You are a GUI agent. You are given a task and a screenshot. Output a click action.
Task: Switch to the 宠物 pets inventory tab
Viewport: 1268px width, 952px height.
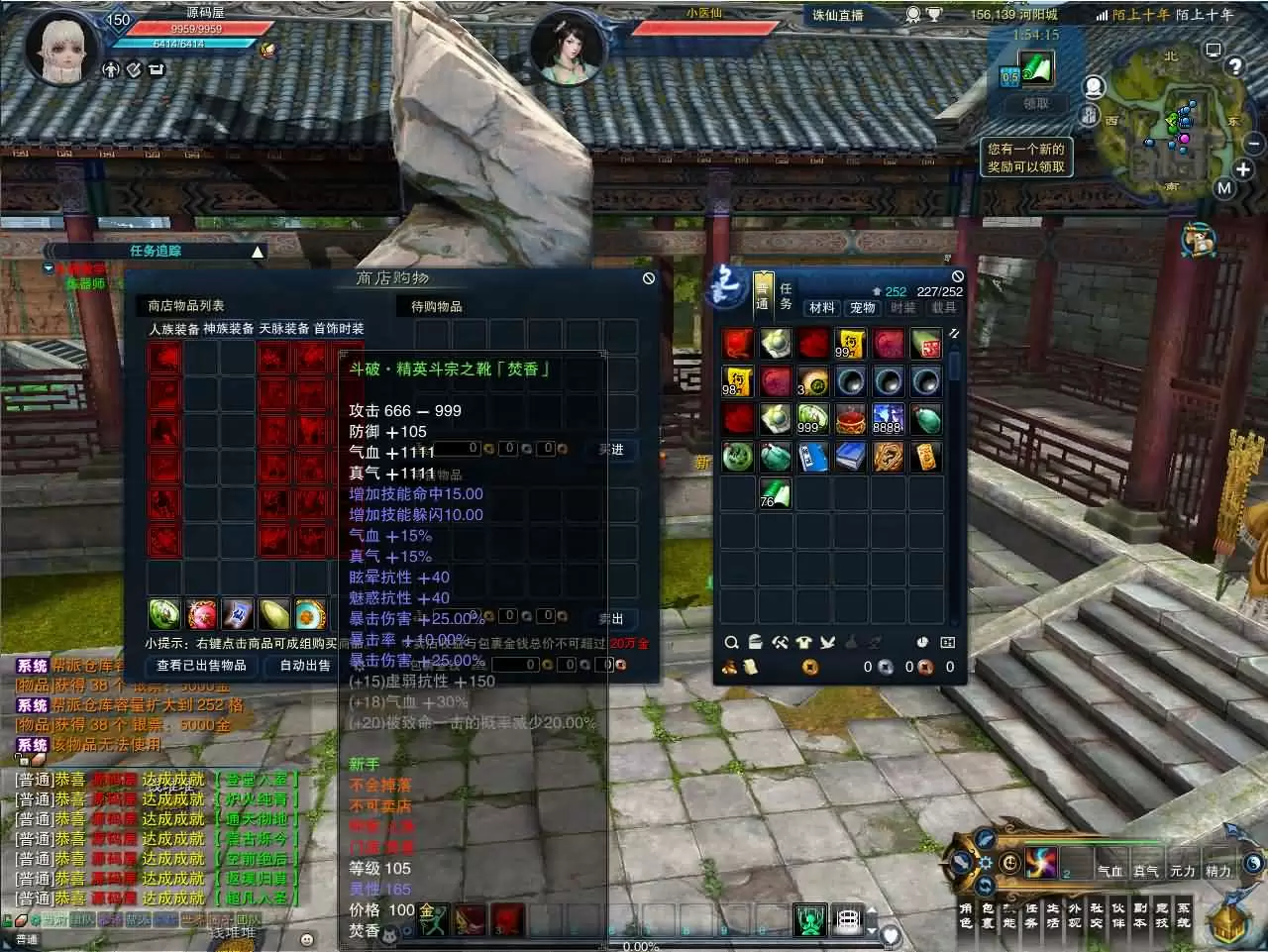pyautogui.click(x=862, y=308)
